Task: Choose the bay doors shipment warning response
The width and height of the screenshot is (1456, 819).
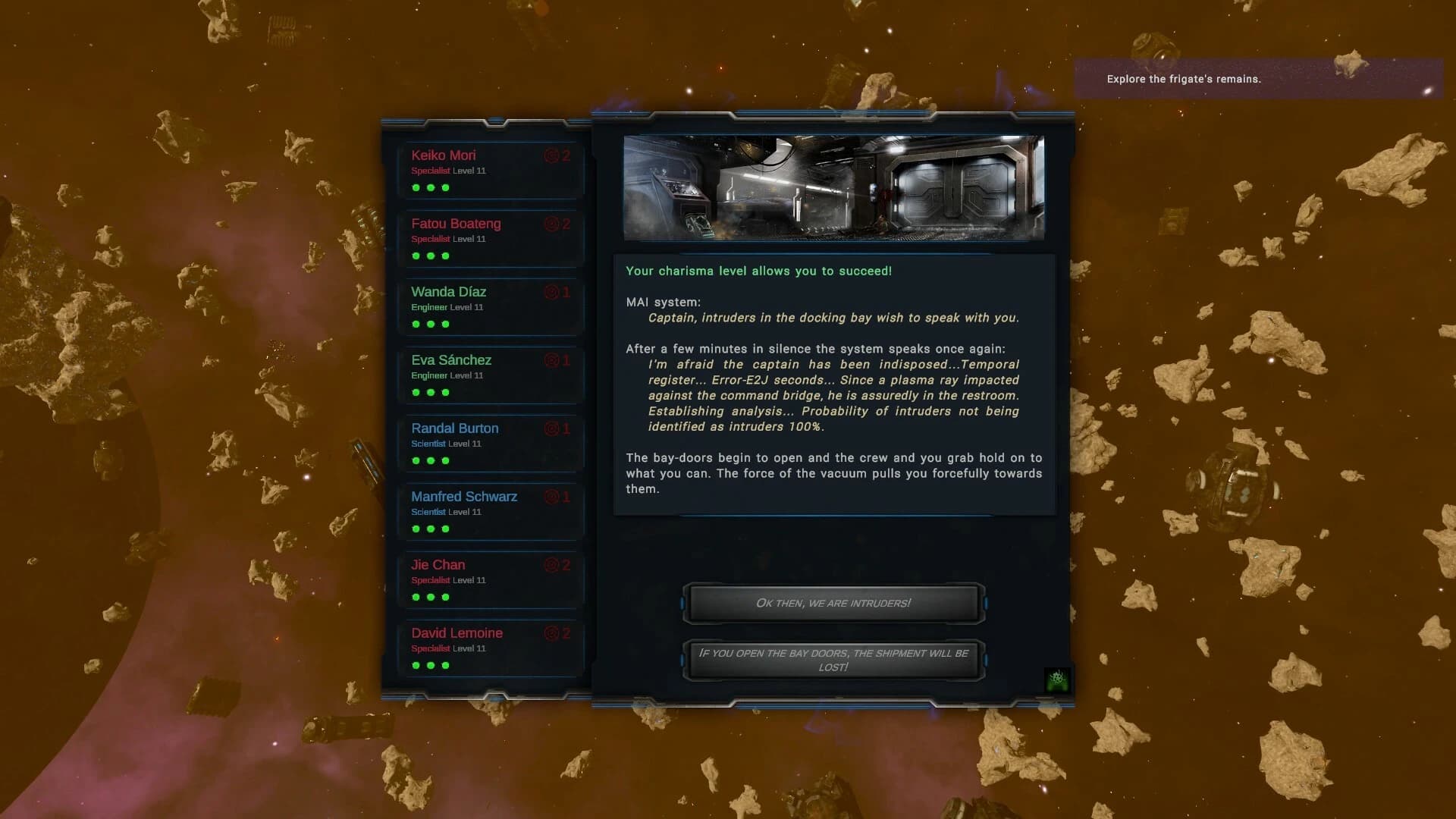Action: (833, 660)
